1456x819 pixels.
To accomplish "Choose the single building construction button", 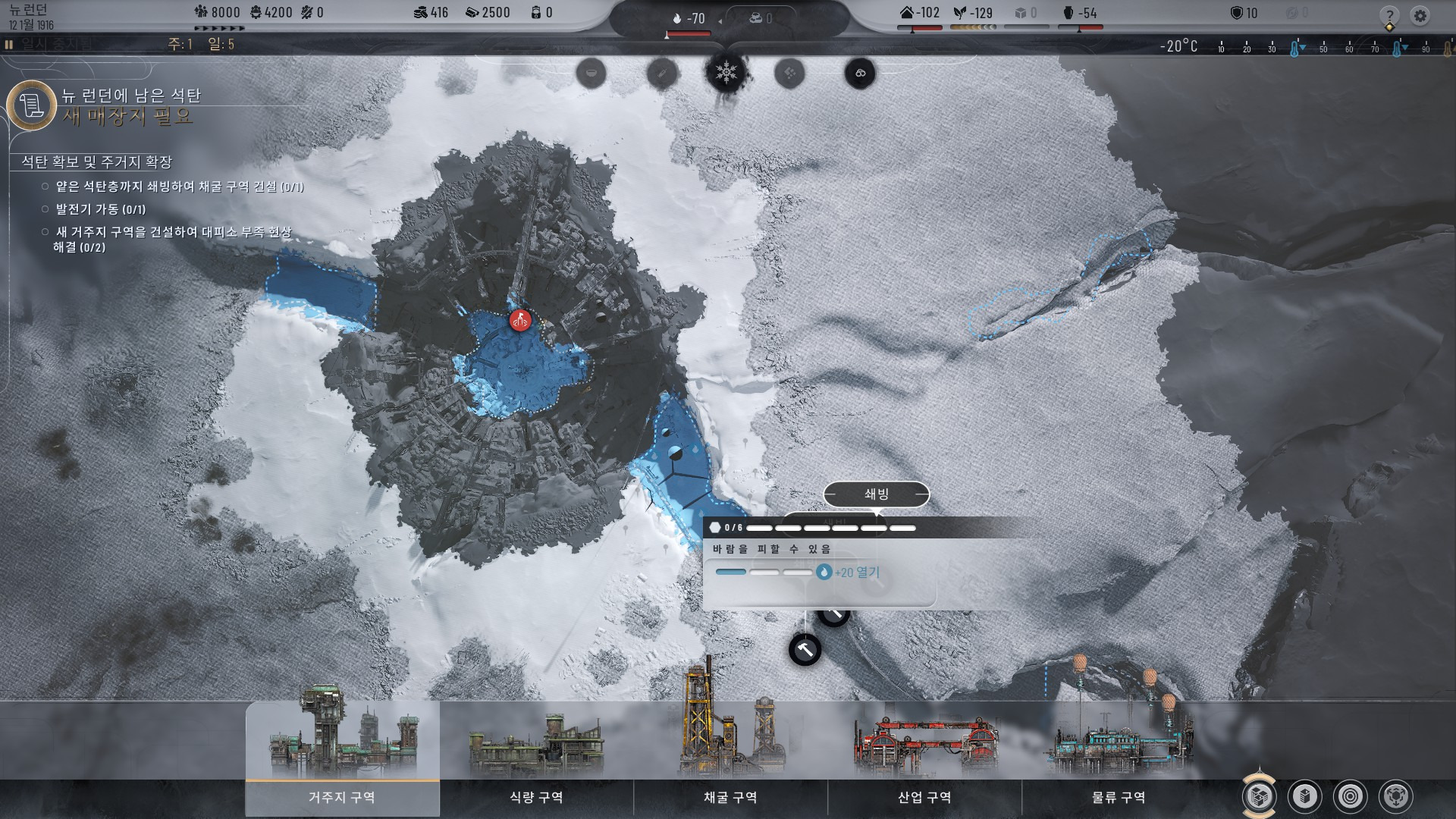I will (x=1305, y=796).
